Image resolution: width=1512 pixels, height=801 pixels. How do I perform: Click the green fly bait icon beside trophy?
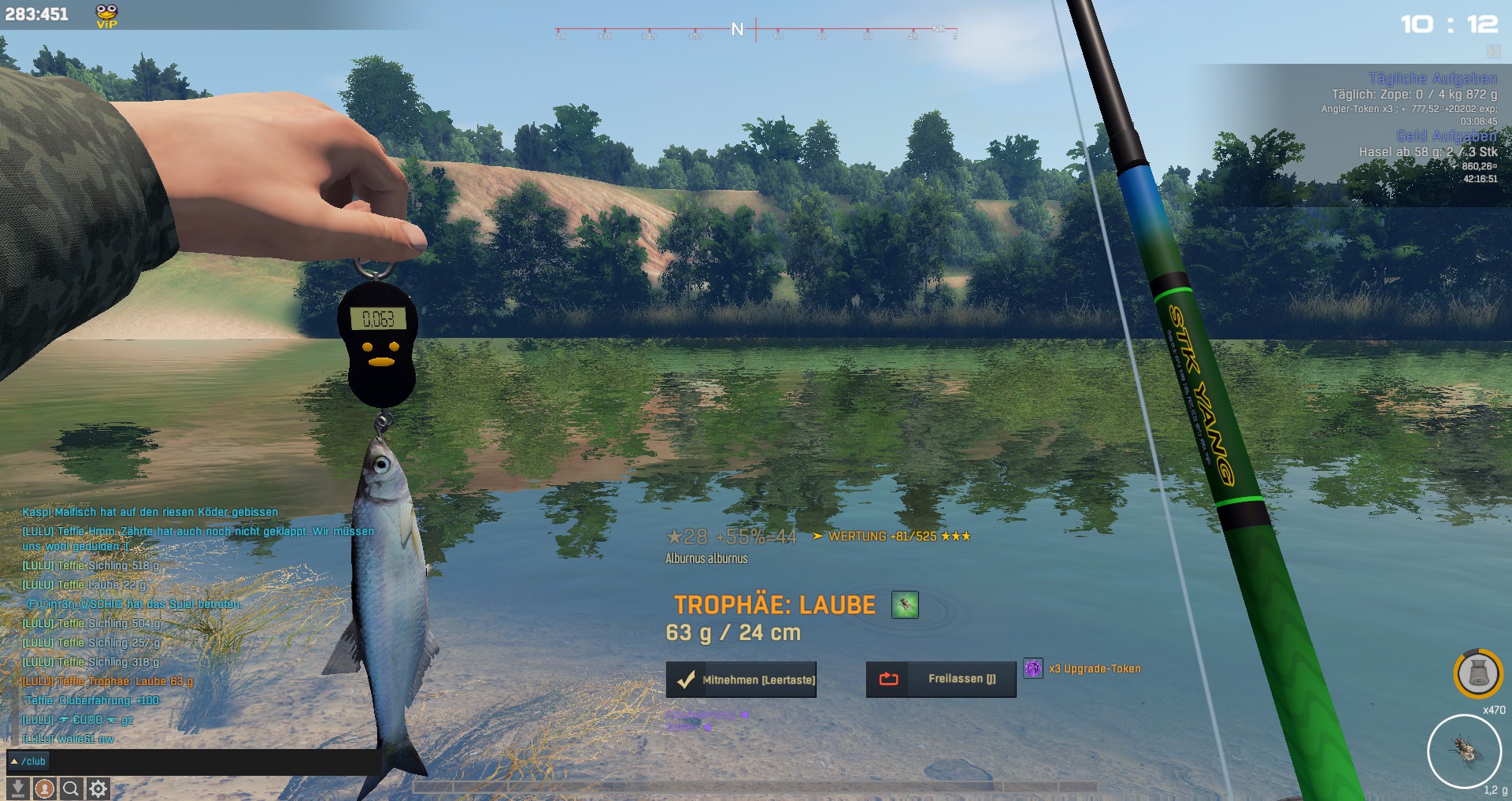[x=905, y=605]
